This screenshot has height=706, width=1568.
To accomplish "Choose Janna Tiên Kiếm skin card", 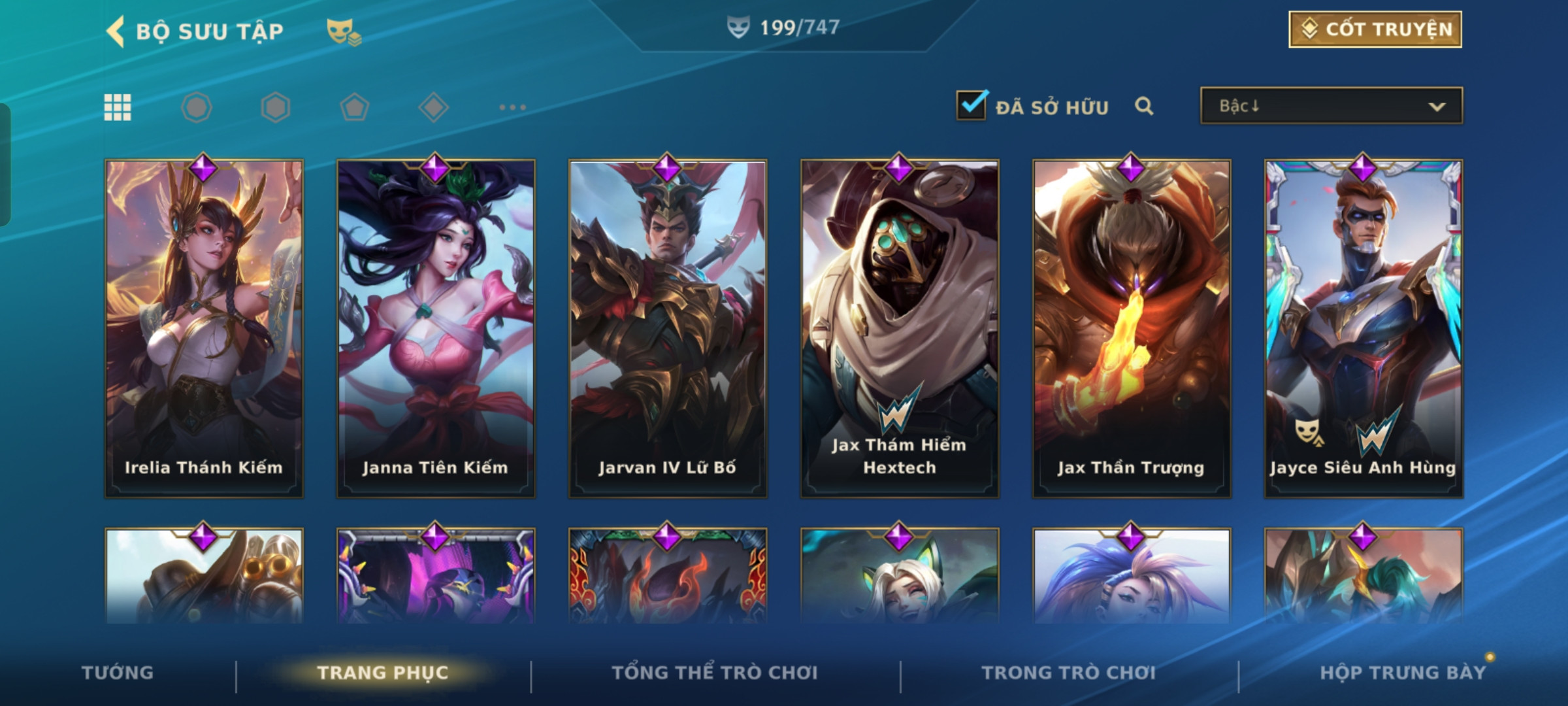I will [436, 328].
